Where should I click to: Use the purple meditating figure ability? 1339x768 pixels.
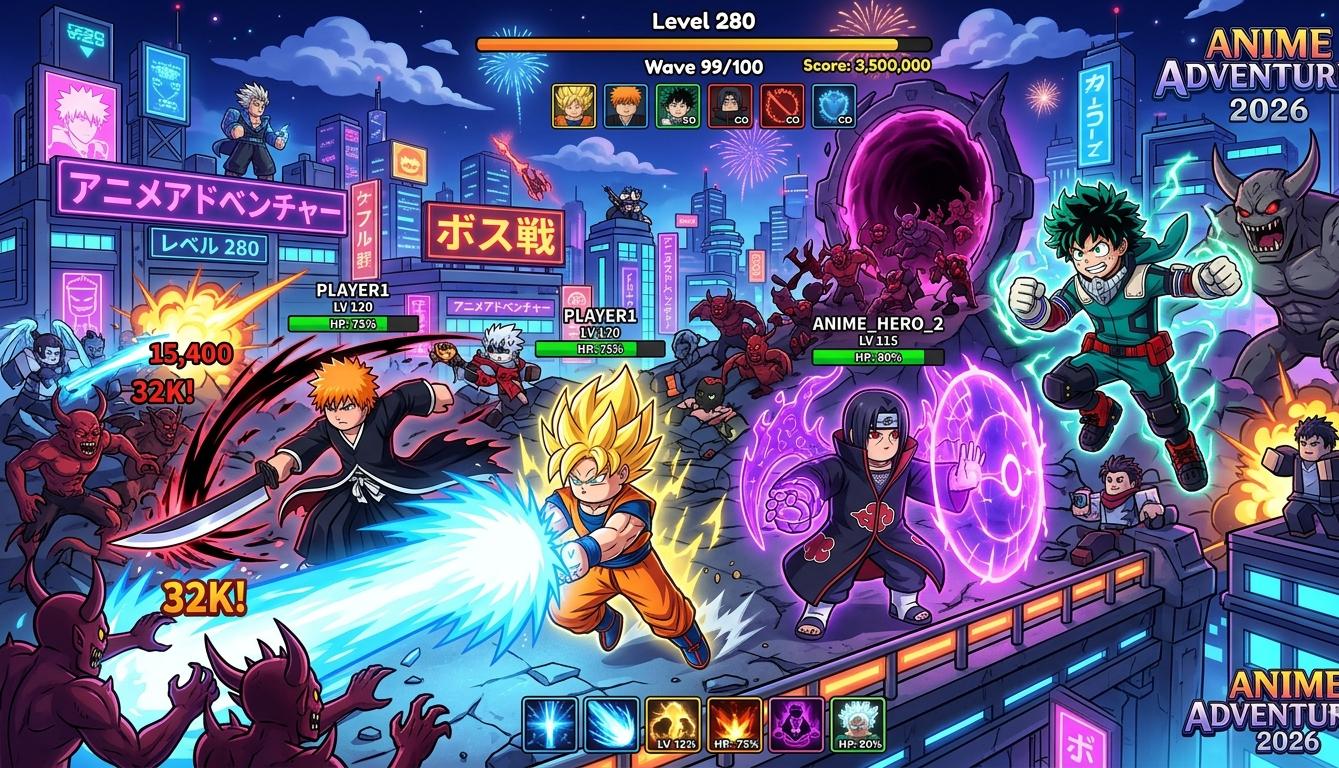[x=796, y=724]
